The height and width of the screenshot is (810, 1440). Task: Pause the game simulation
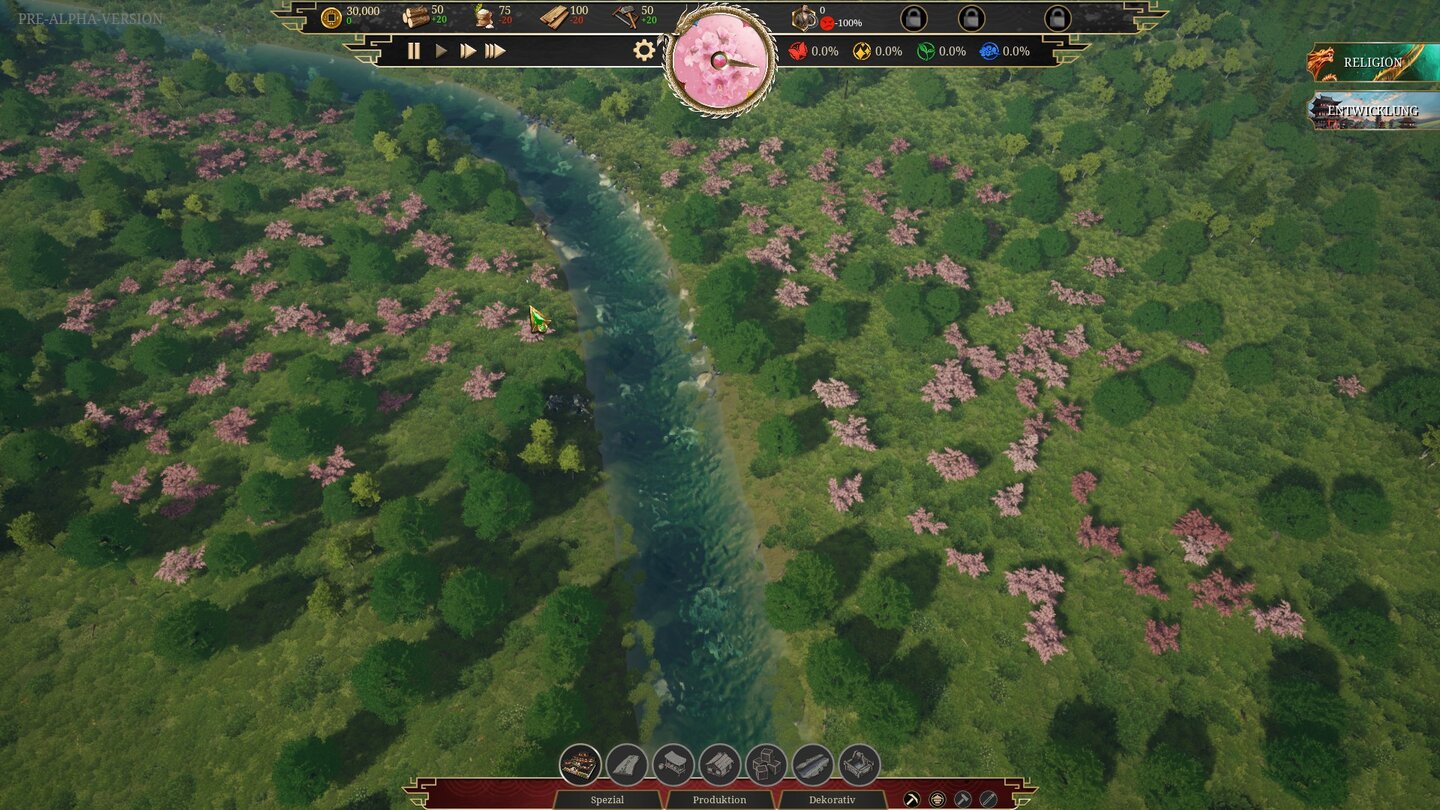coord(414,48)
